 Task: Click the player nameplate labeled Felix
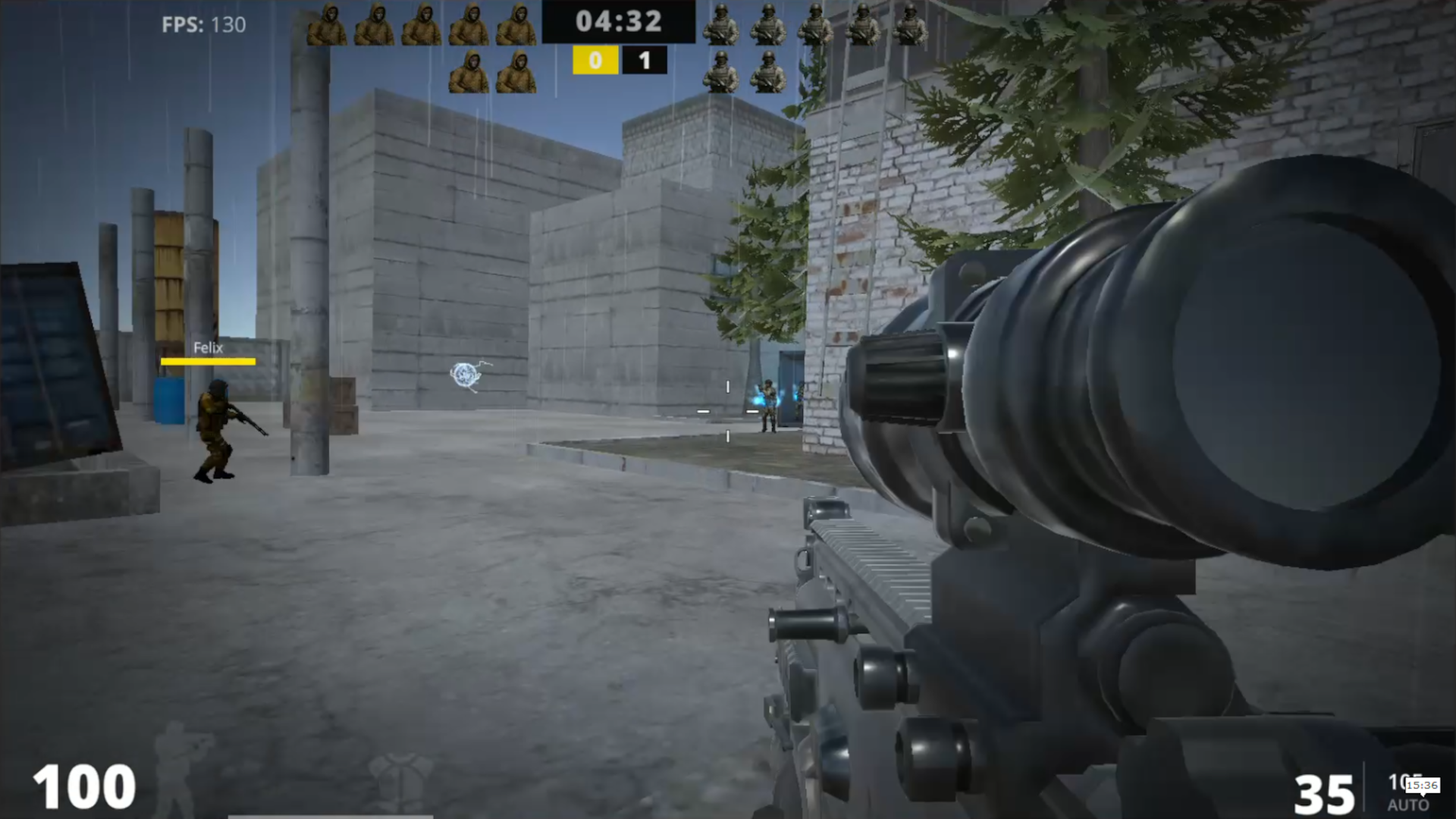point(207,348)
